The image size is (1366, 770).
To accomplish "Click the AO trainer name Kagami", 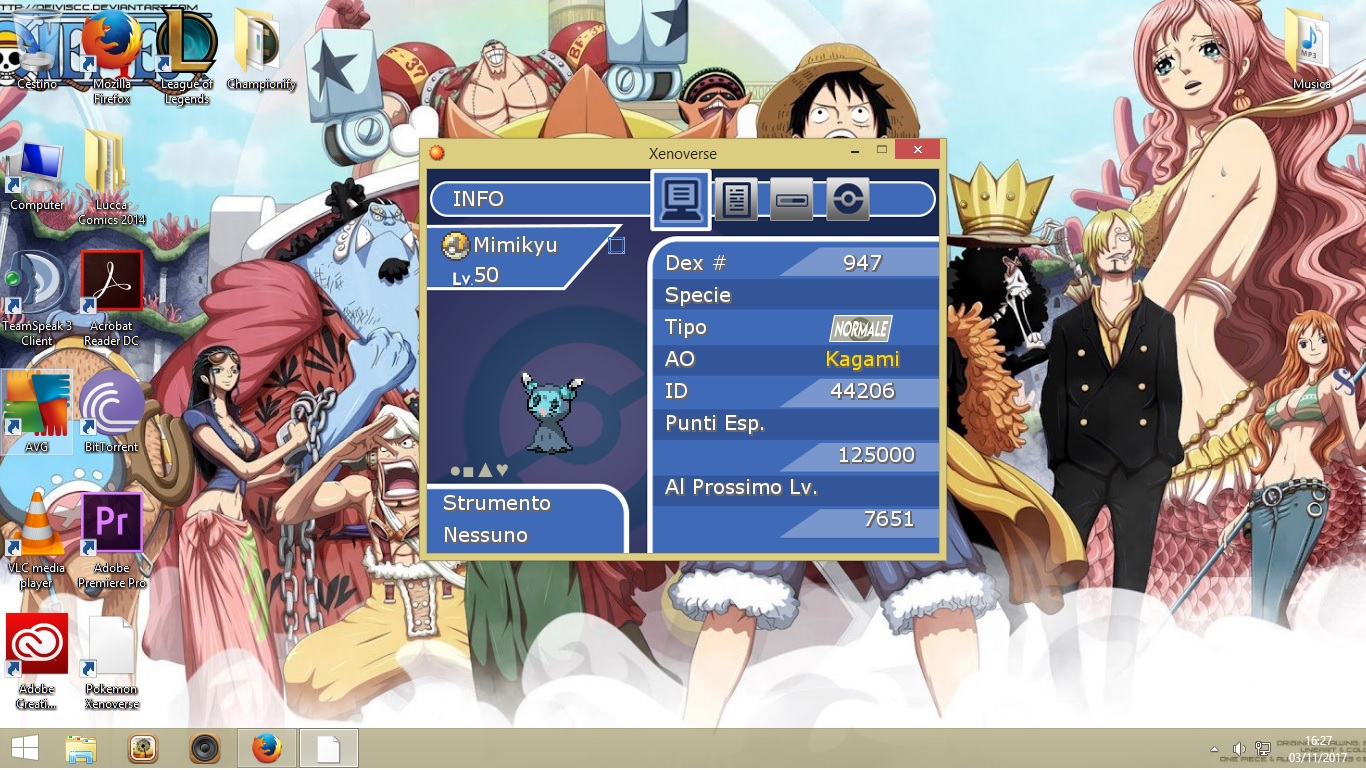I will pos(862,359).
